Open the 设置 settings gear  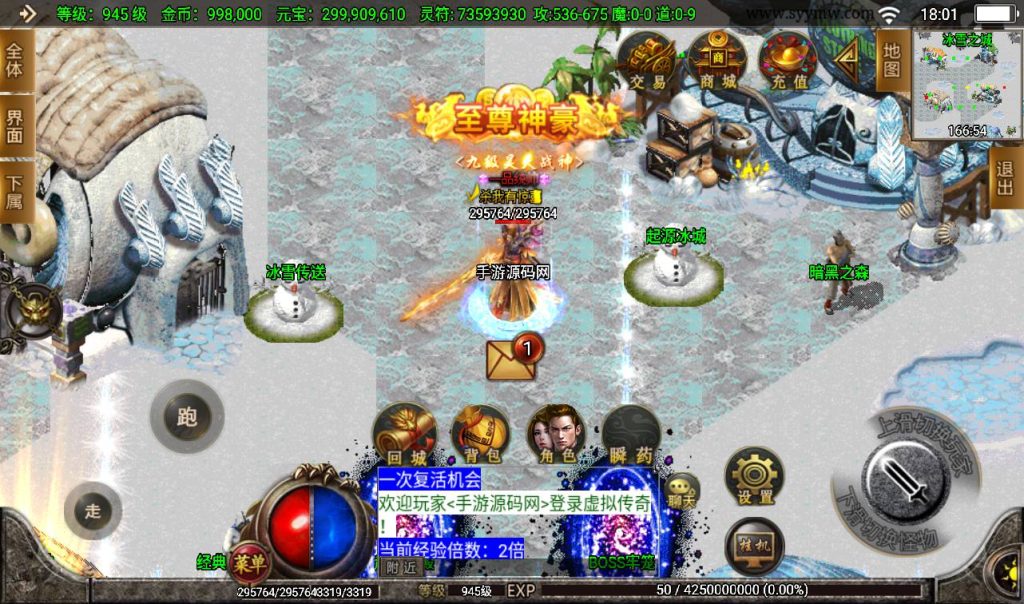(x=754, y=476)
